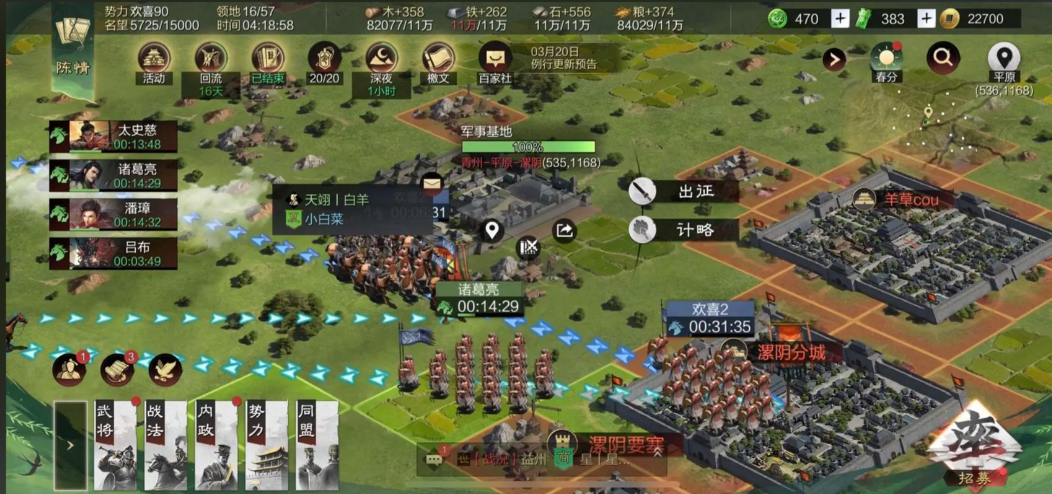Open the 檄文 proclamation icon
The image size is (1052, 494).
coord(438,59)
